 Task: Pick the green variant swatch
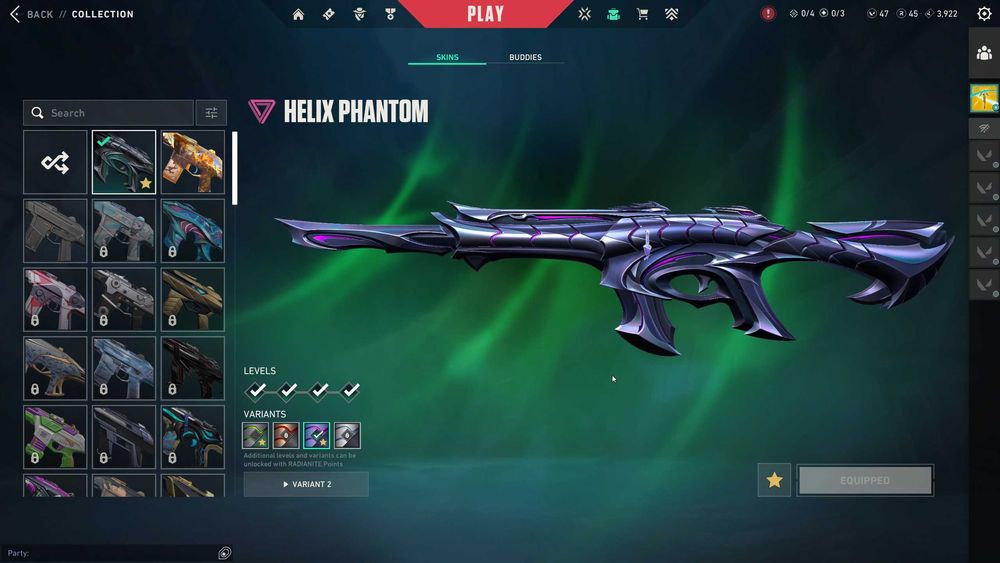point(255,436)
